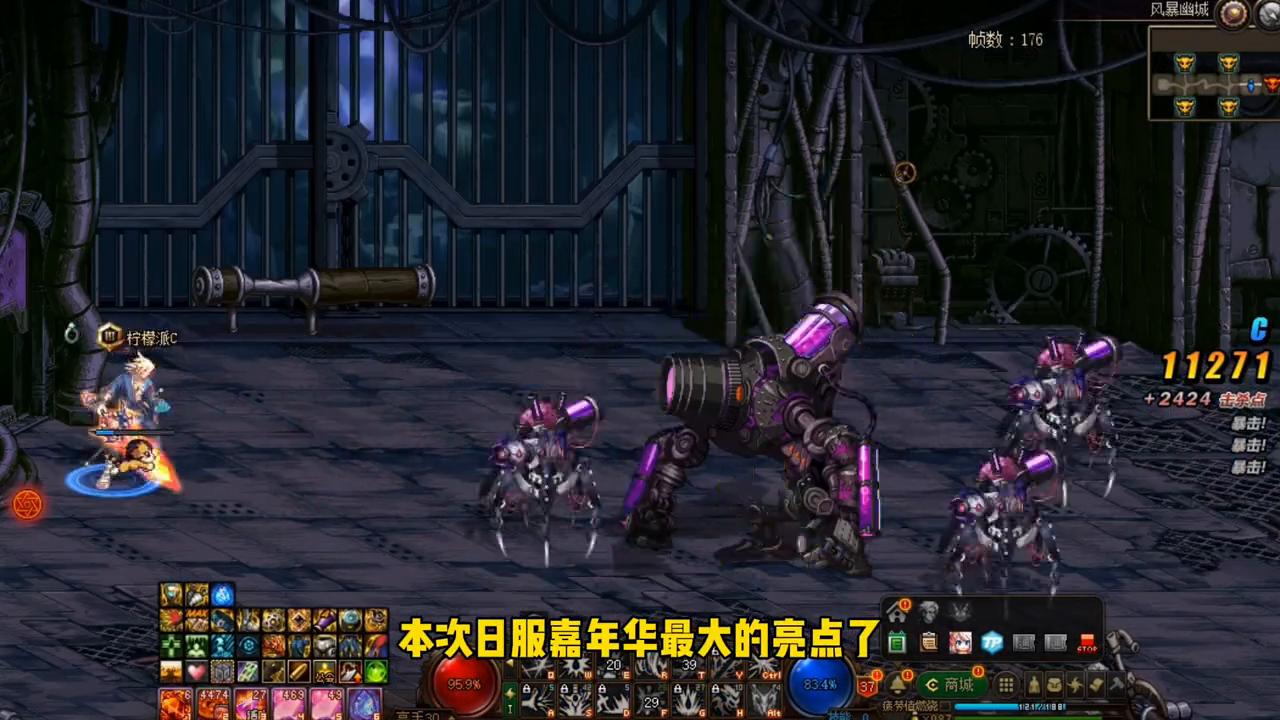The height and width of the screenshot is (720, 1280).
Task: Open the 商城 Mall shop button
Action: 952,684
